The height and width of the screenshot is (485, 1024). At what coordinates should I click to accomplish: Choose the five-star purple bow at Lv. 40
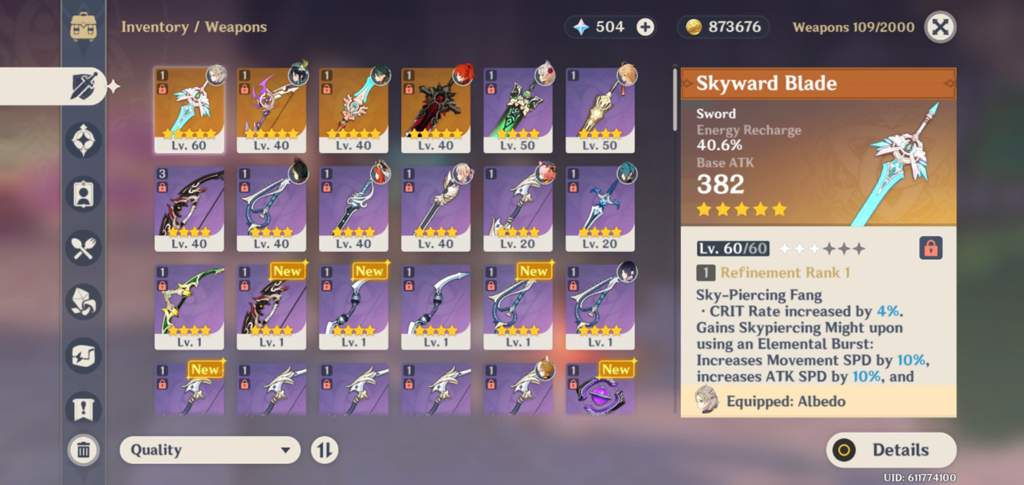(272, 109)
